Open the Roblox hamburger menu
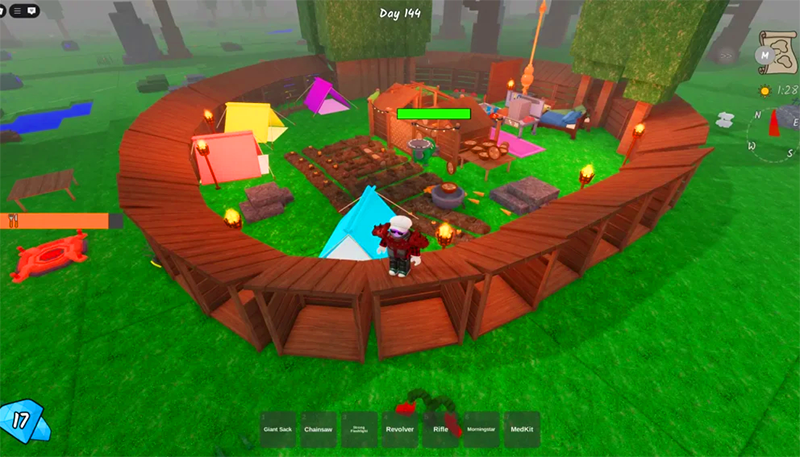Screen dimensions: 800x457 [15, 10]
